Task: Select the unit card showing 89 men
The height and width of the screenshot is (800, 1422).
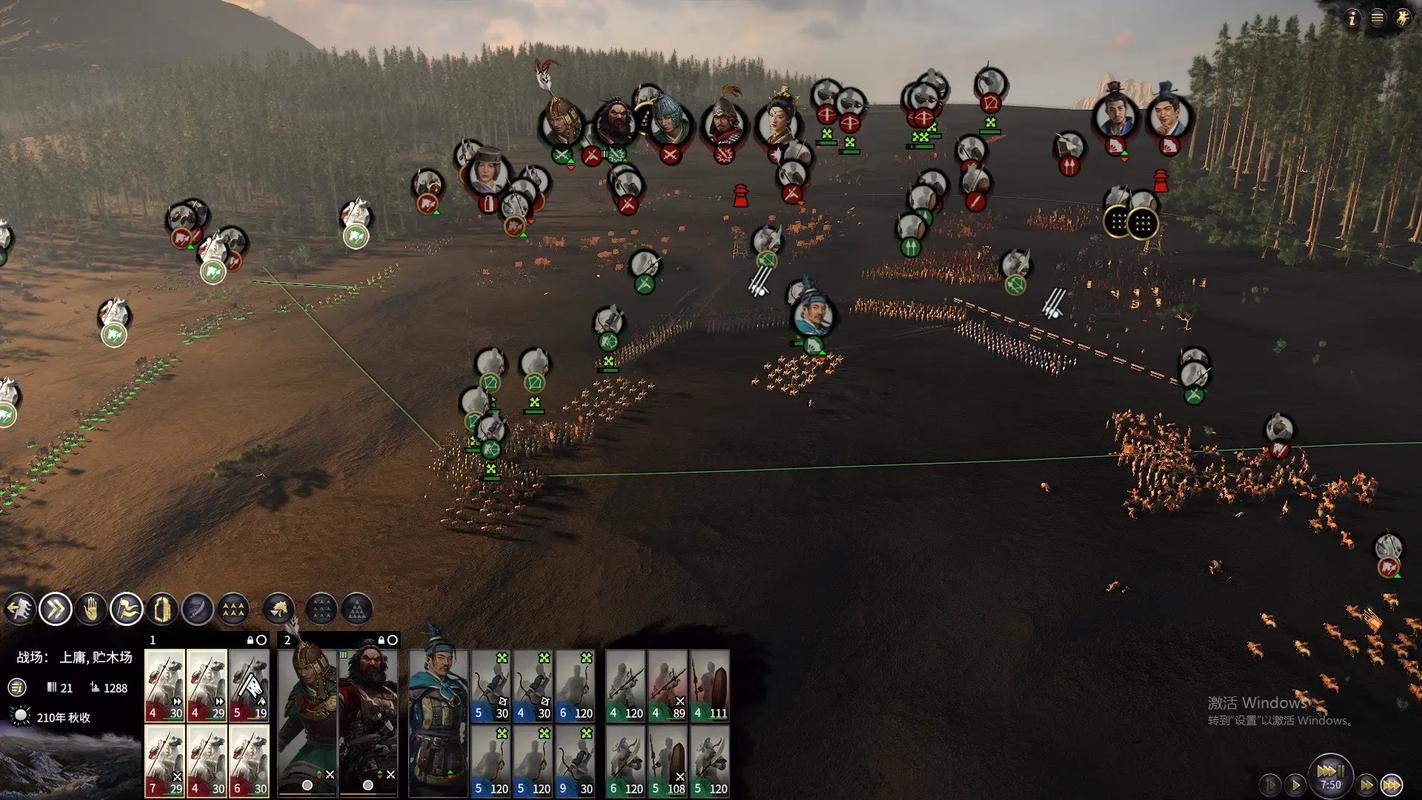Action: 667,685
